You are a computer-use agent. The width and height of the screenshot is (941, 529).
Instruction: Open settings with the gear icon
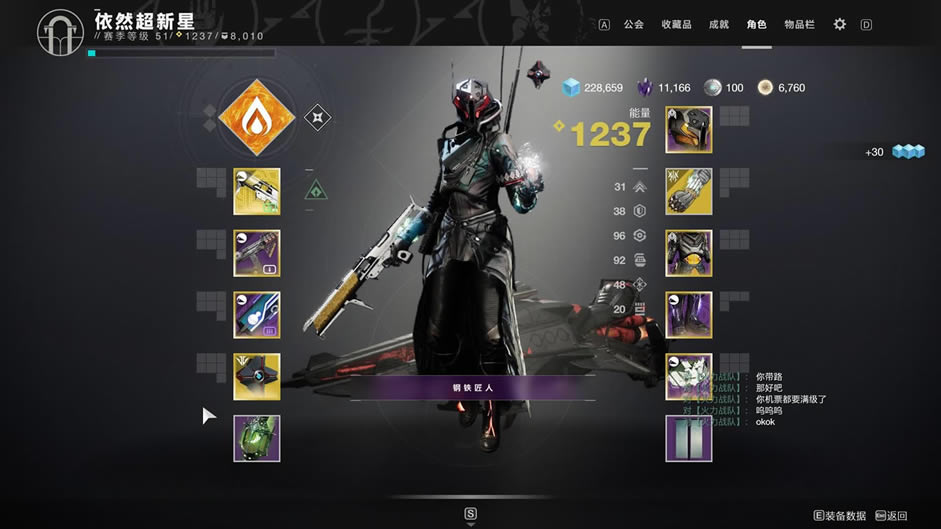[840, 24]
